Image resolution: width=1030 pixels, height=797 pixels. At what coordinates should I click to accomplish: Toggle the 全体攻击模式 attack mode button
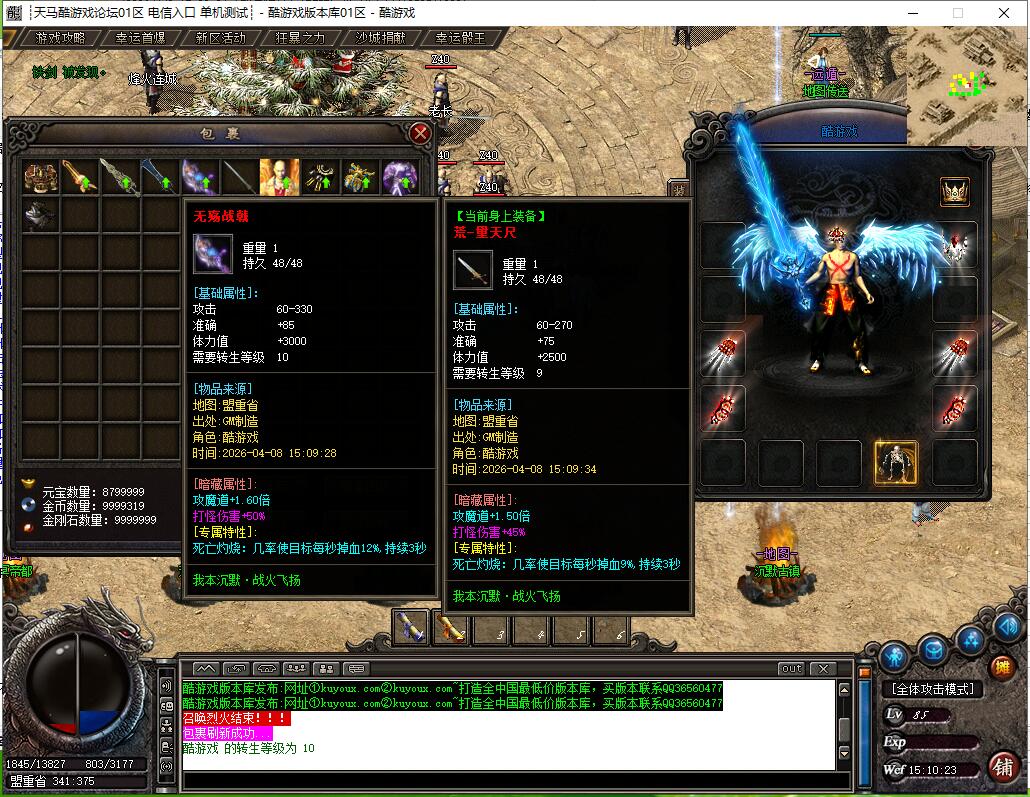[x=932, y=689]
